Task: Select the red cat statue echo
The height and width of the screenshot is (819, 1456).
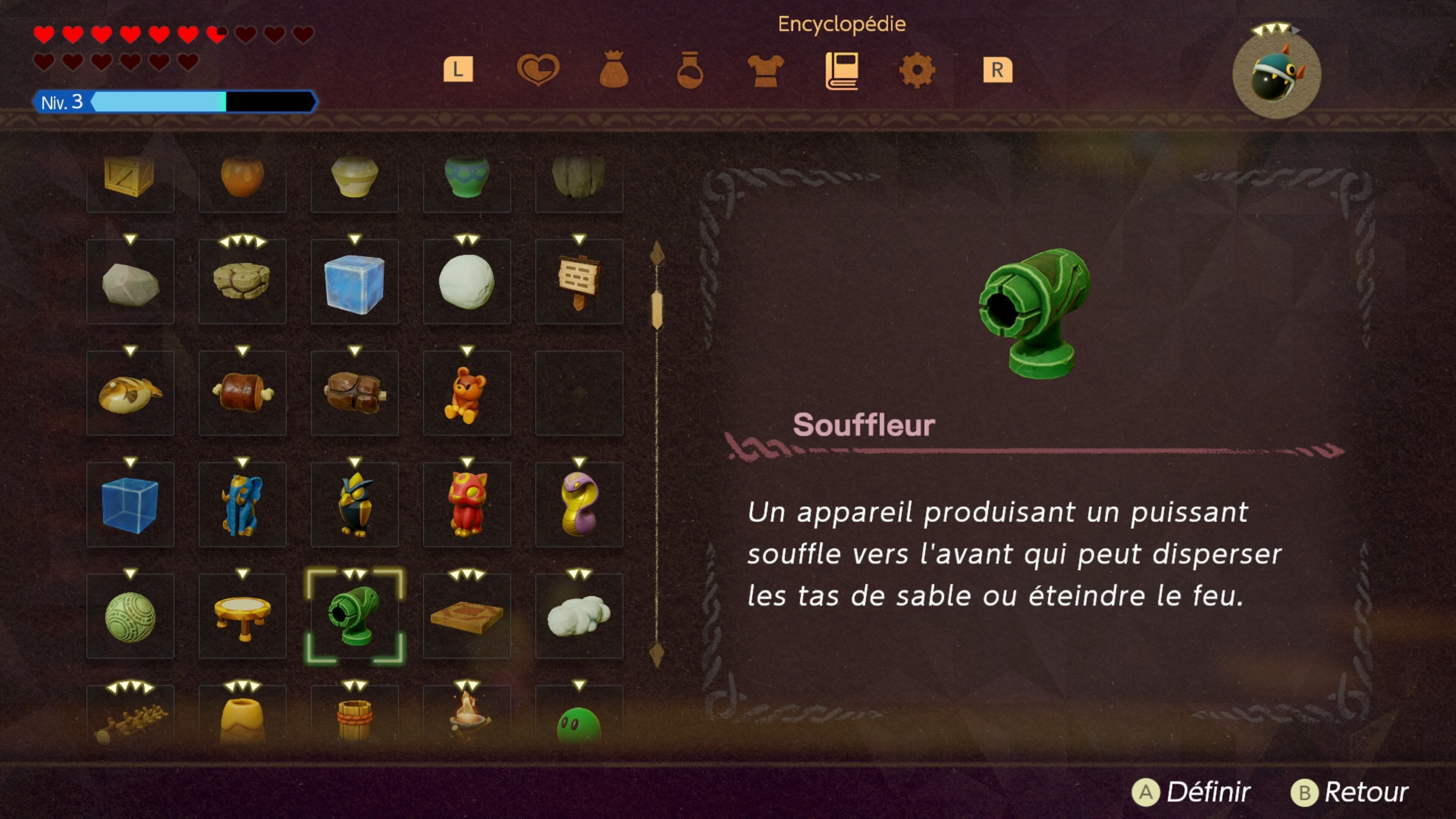Action: (466, 505)
